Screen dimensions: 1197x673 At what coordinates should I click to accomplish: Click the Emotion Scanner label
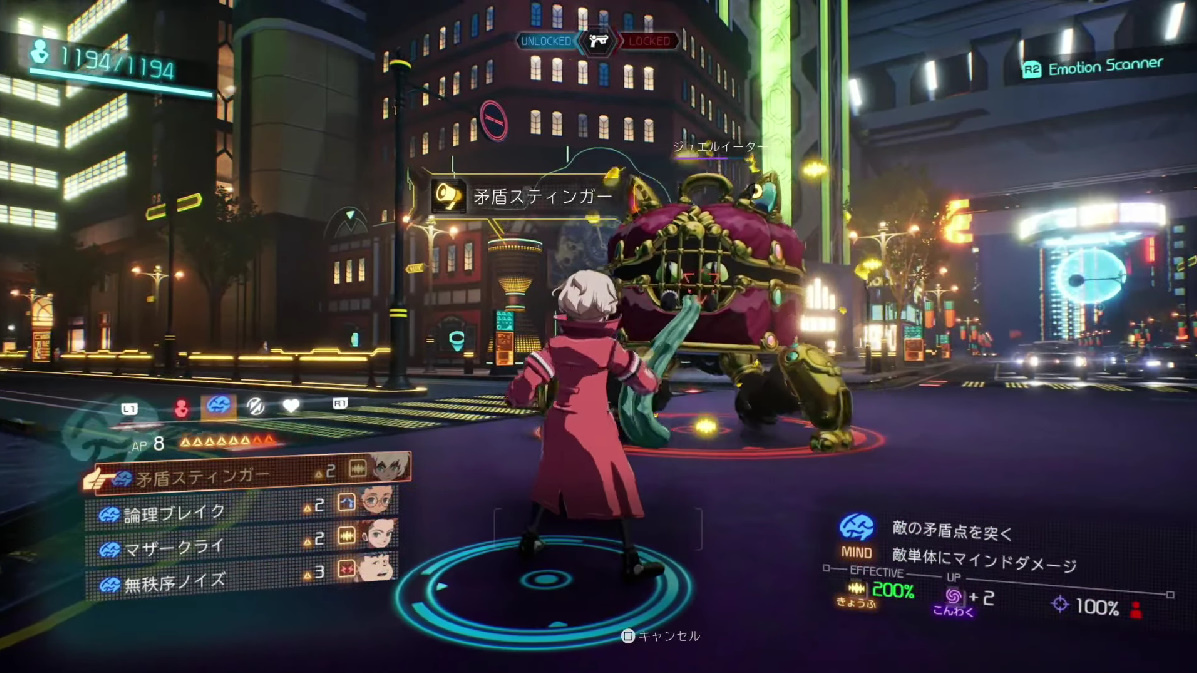click(x=1104, y=66)
